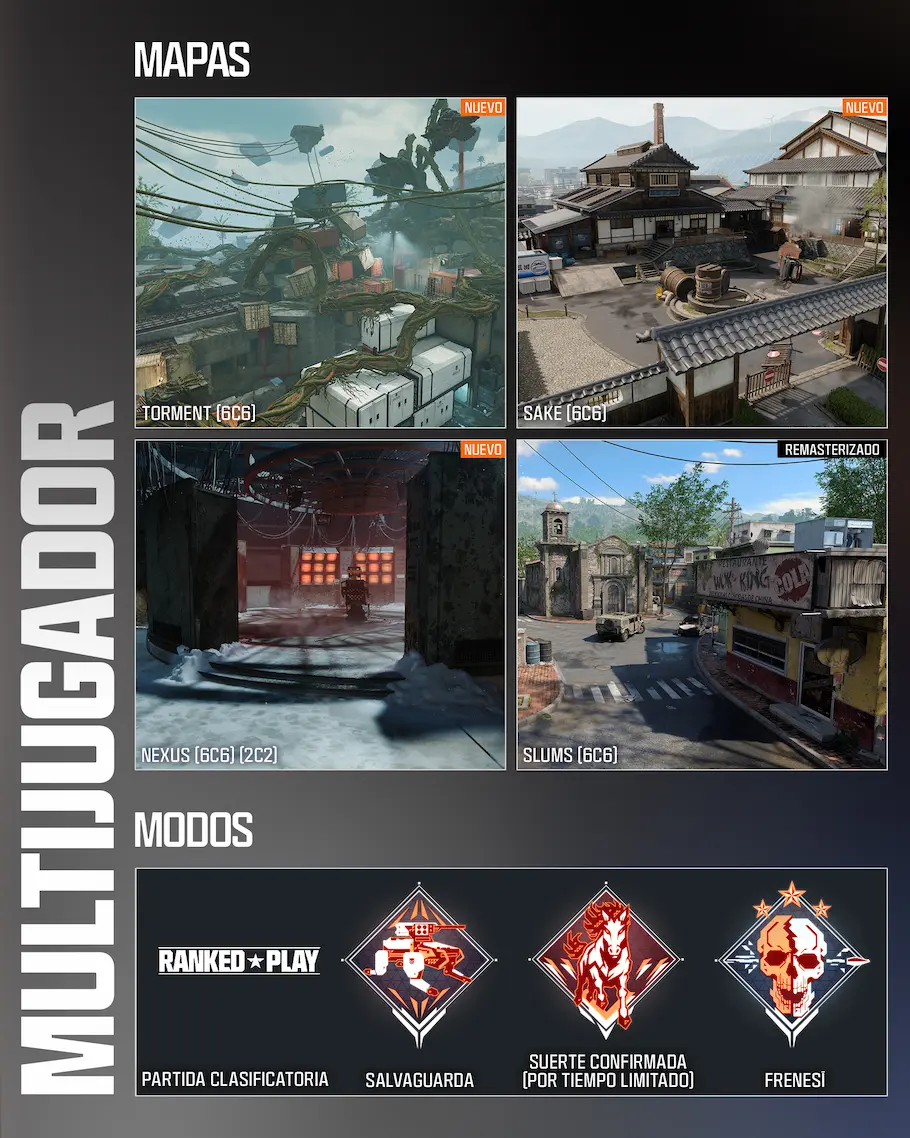The height and width of the screenshot is (1138, 910).
Task: Select the Ranked Play logo
Action: coord(239,962)
